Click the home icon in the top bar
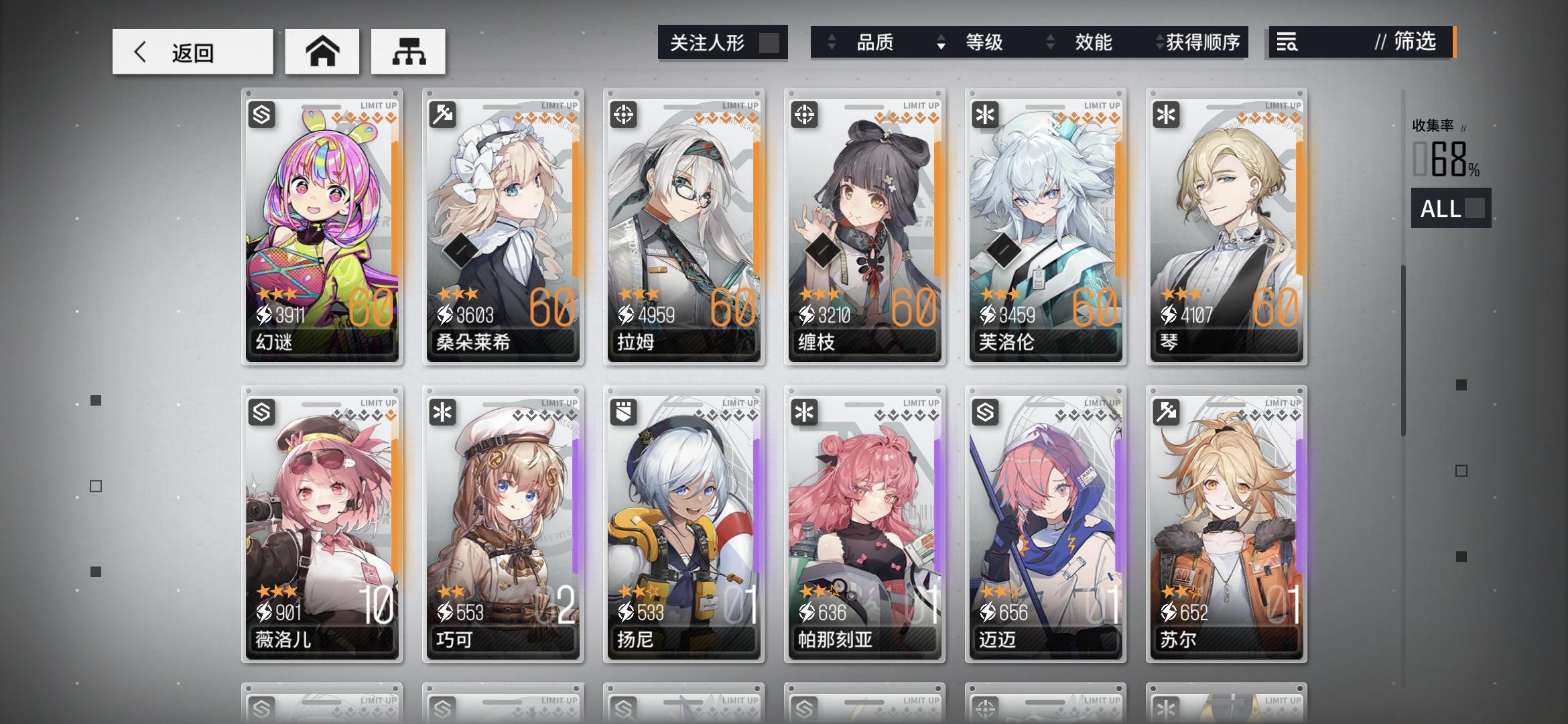The height and width of the screenshot is (724, 1568). [x=322, y=51]
